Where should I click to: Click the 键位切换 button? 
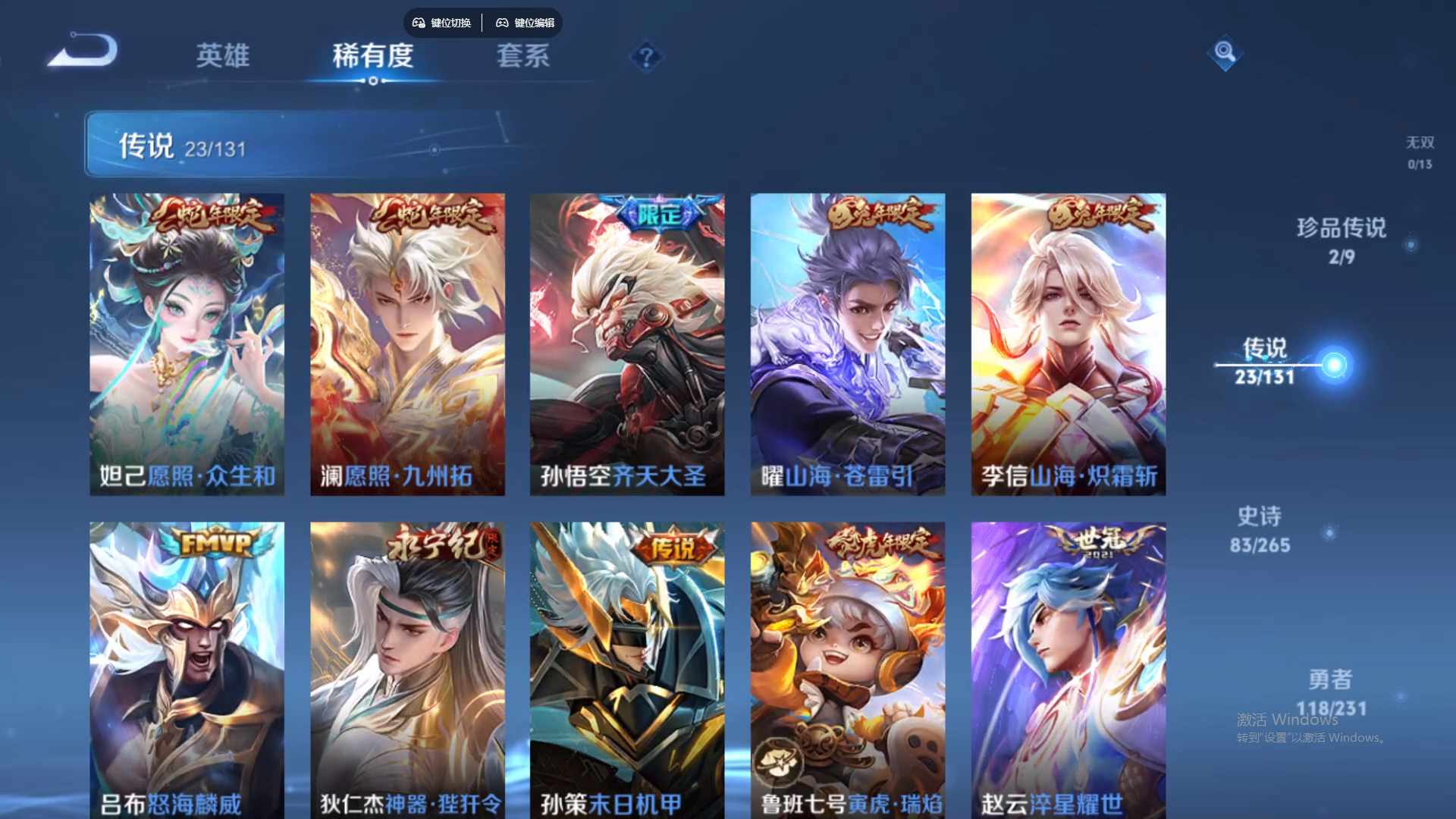(x=442, y=23)
